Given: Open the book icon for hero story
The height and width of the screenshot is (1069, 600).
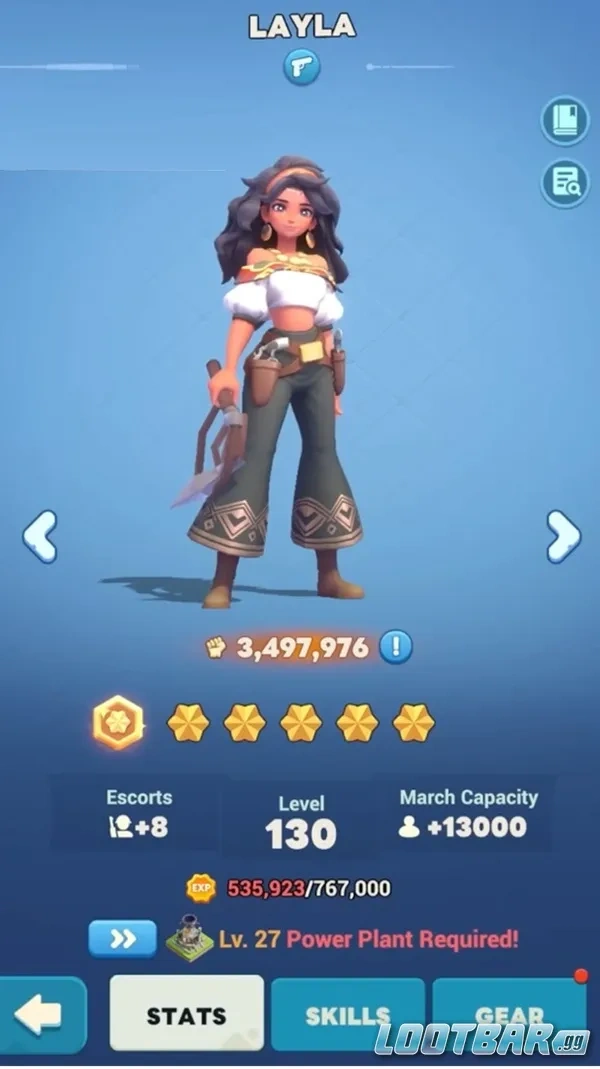Looking at the screenshot, I should 565,121.
